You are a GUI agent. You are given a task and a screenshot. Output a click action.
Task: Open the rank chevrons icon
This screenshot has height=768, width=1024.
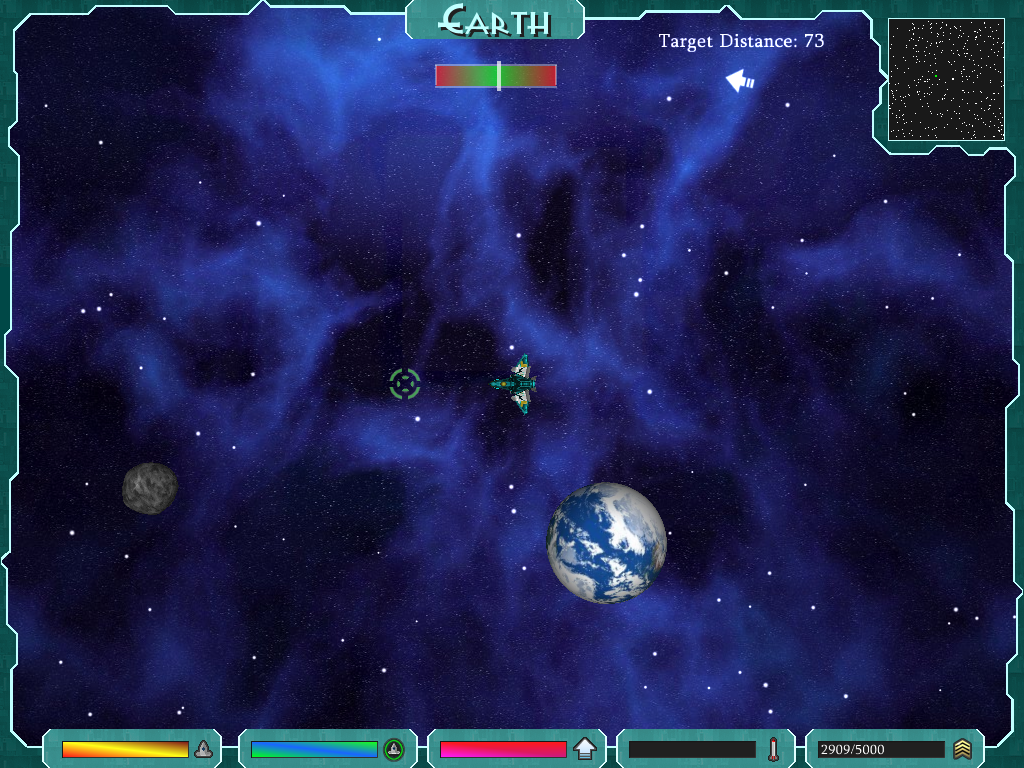(x=962, y=748)
